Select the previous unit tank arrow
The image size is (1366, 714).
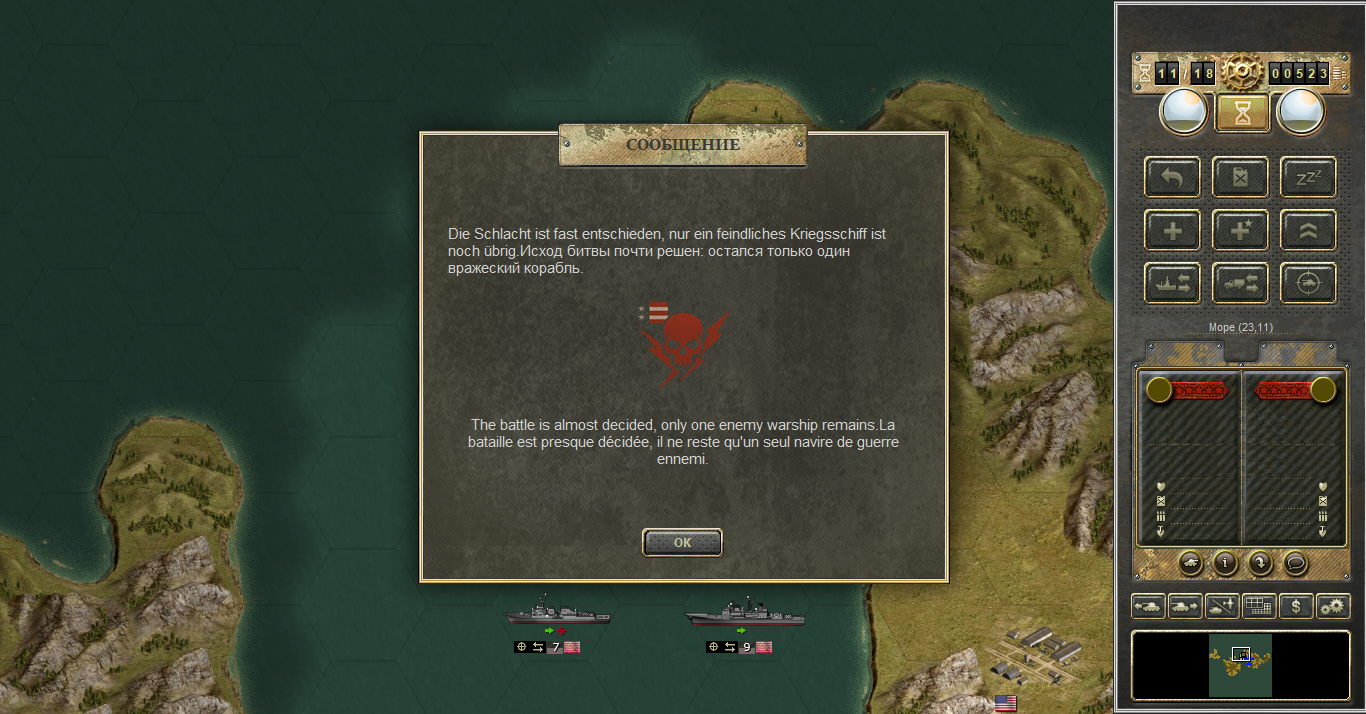pyautogui.click(x=1147, y=606)
